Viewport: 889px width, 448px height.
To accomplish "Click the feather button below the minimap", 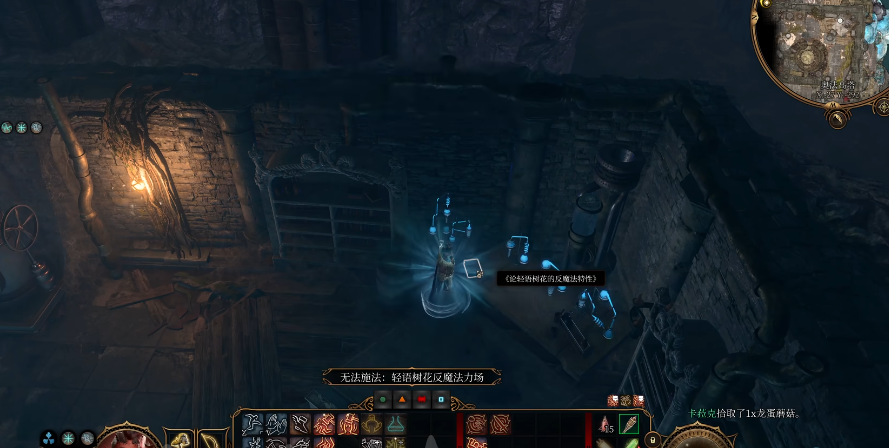I will 838,118.
